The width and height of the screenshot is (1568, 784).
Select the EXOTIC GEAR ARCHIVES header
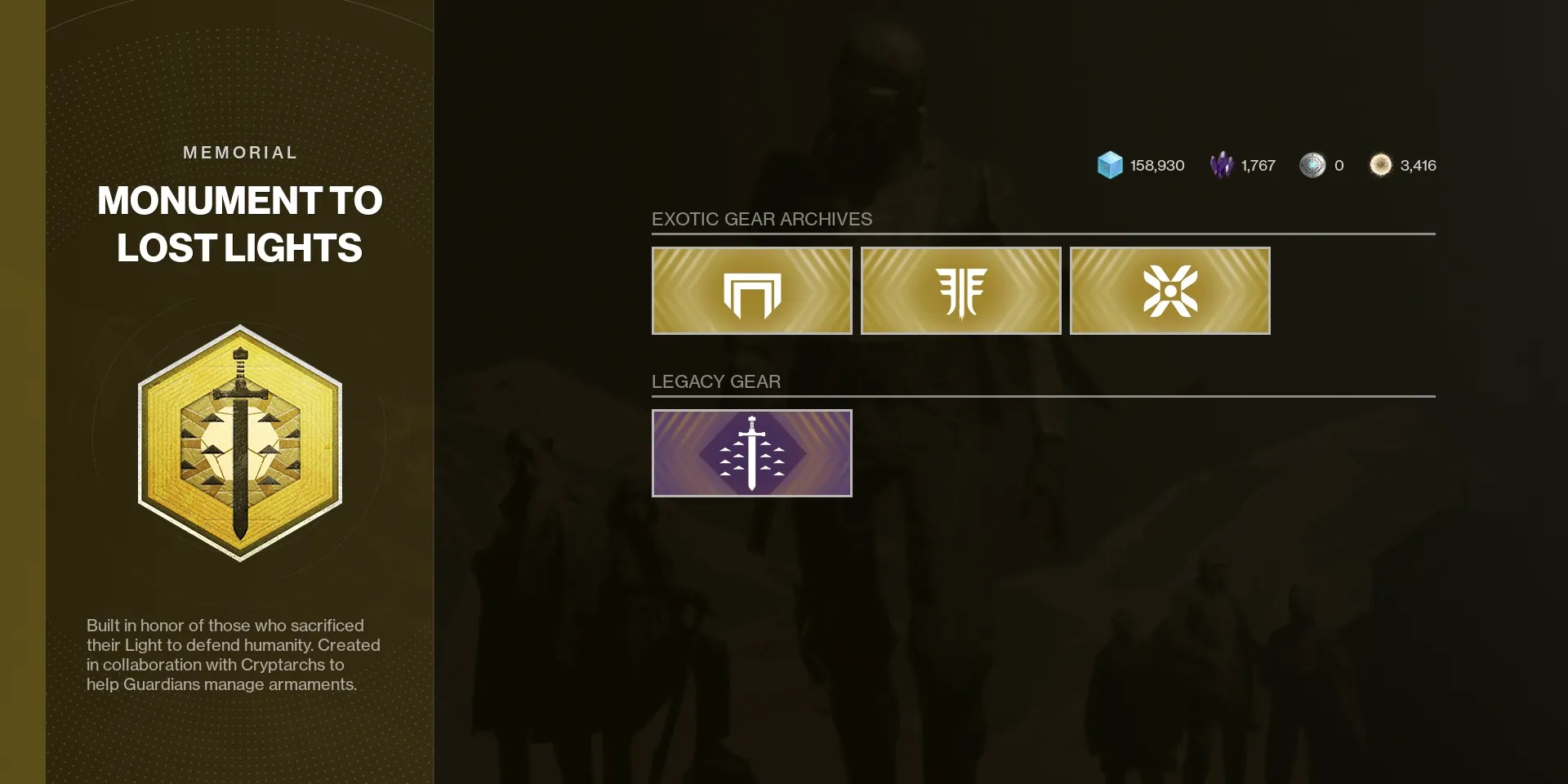tap(761, 219)
